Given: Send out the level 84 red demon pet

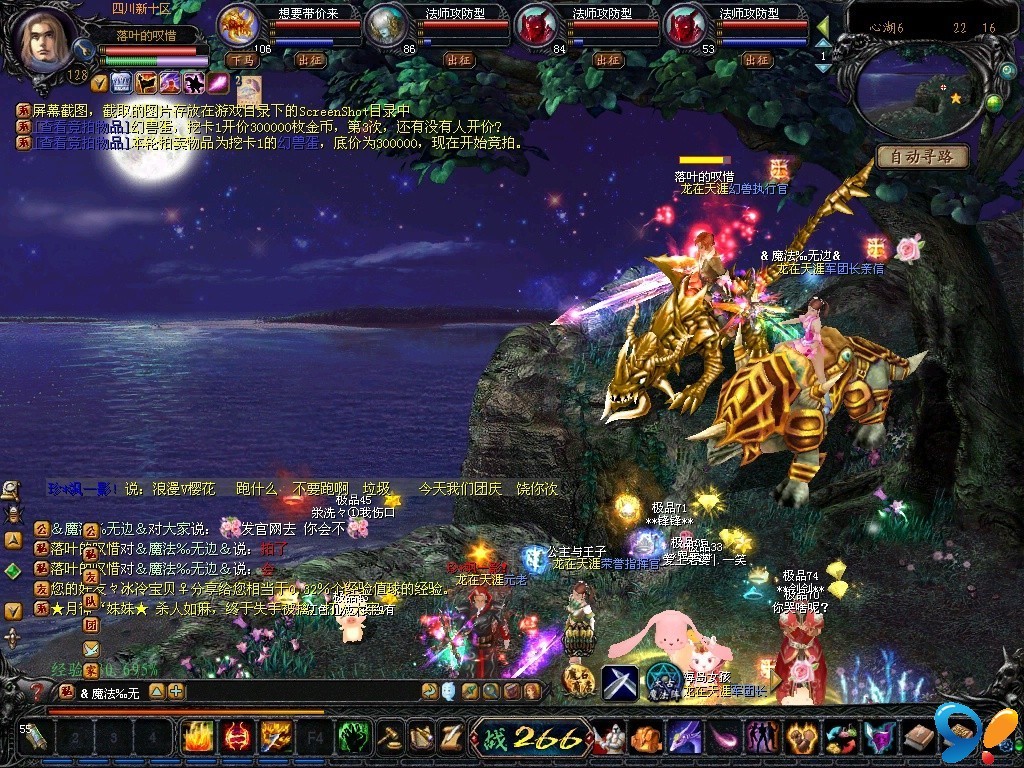Looking at the screenshot, I should (608, 60).
